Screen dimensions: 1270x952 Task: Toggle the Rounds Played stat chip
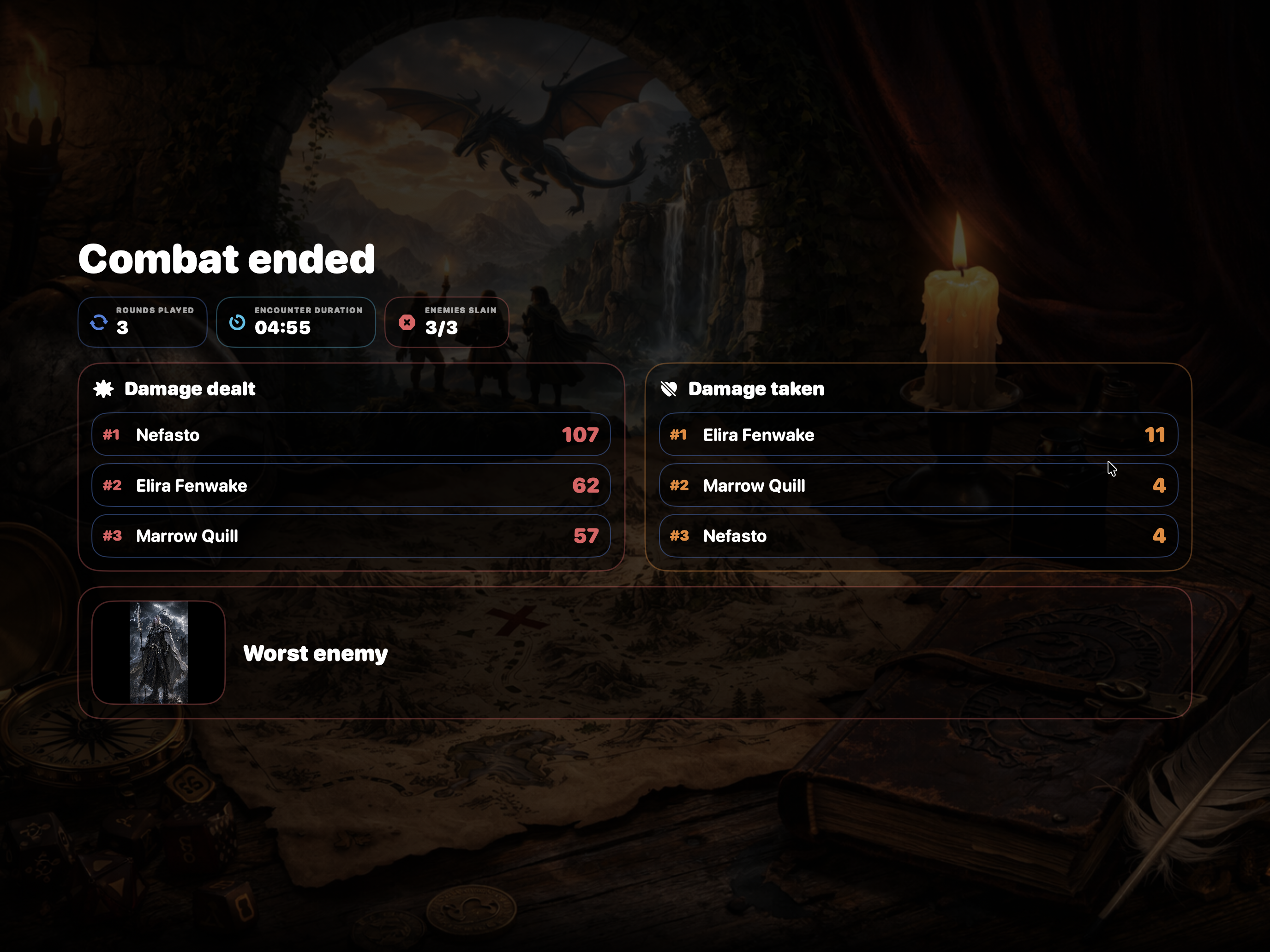coord(143,322)
